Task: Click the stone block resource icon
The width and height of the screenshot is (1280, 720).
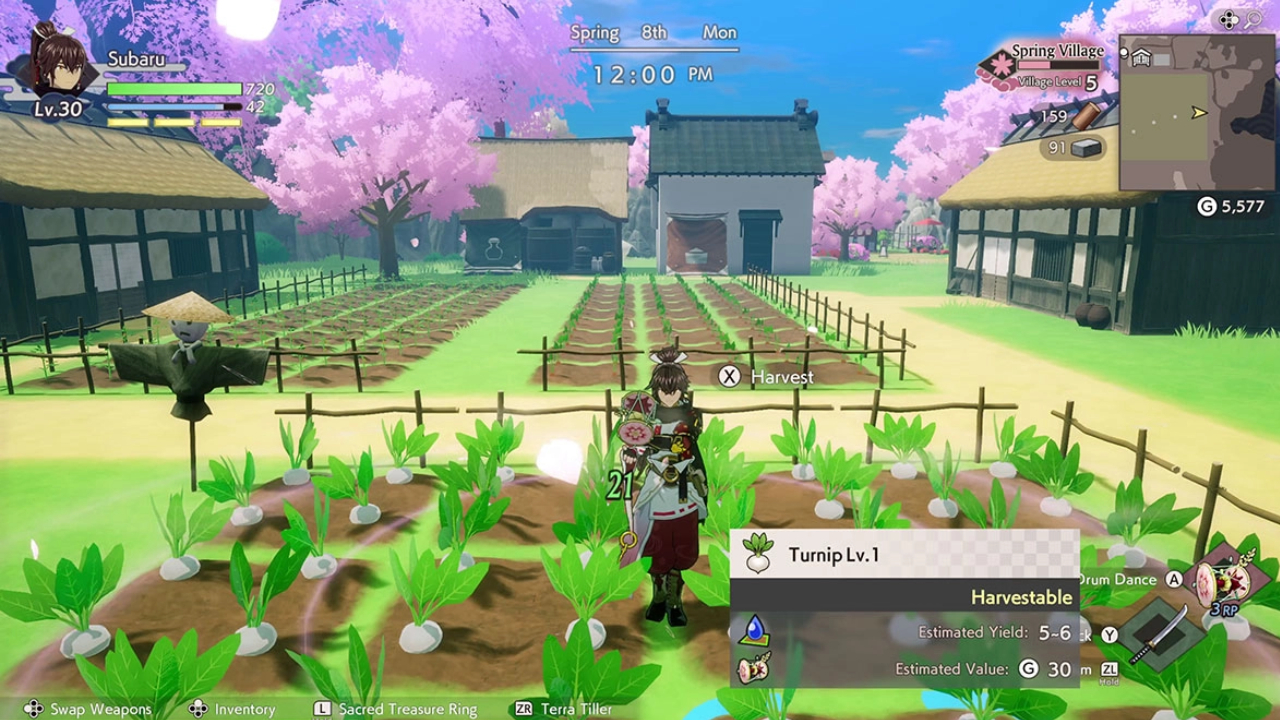Action: [x=1087, y=148]
